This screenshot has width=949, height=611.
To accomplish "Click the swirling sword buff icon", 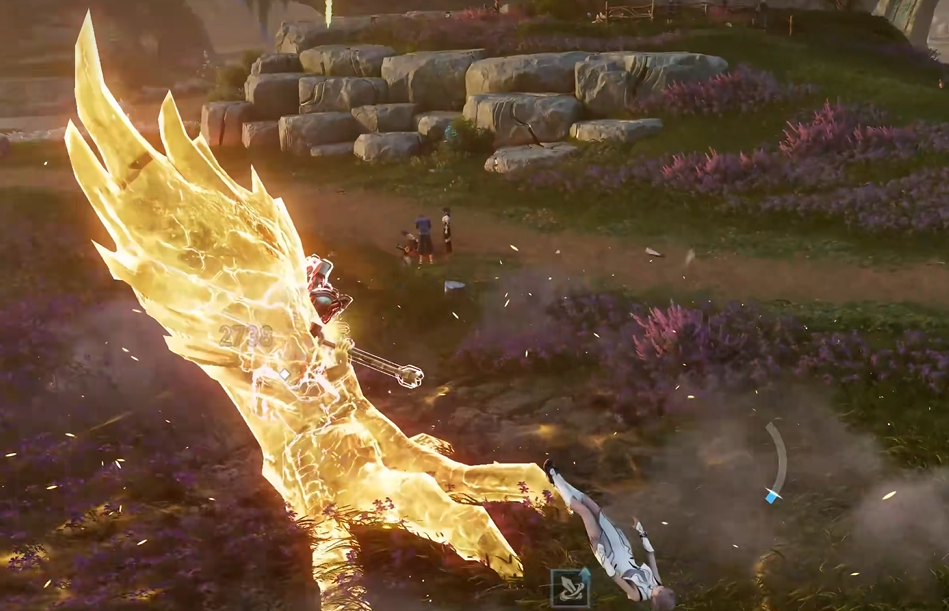I will point(569,588).
